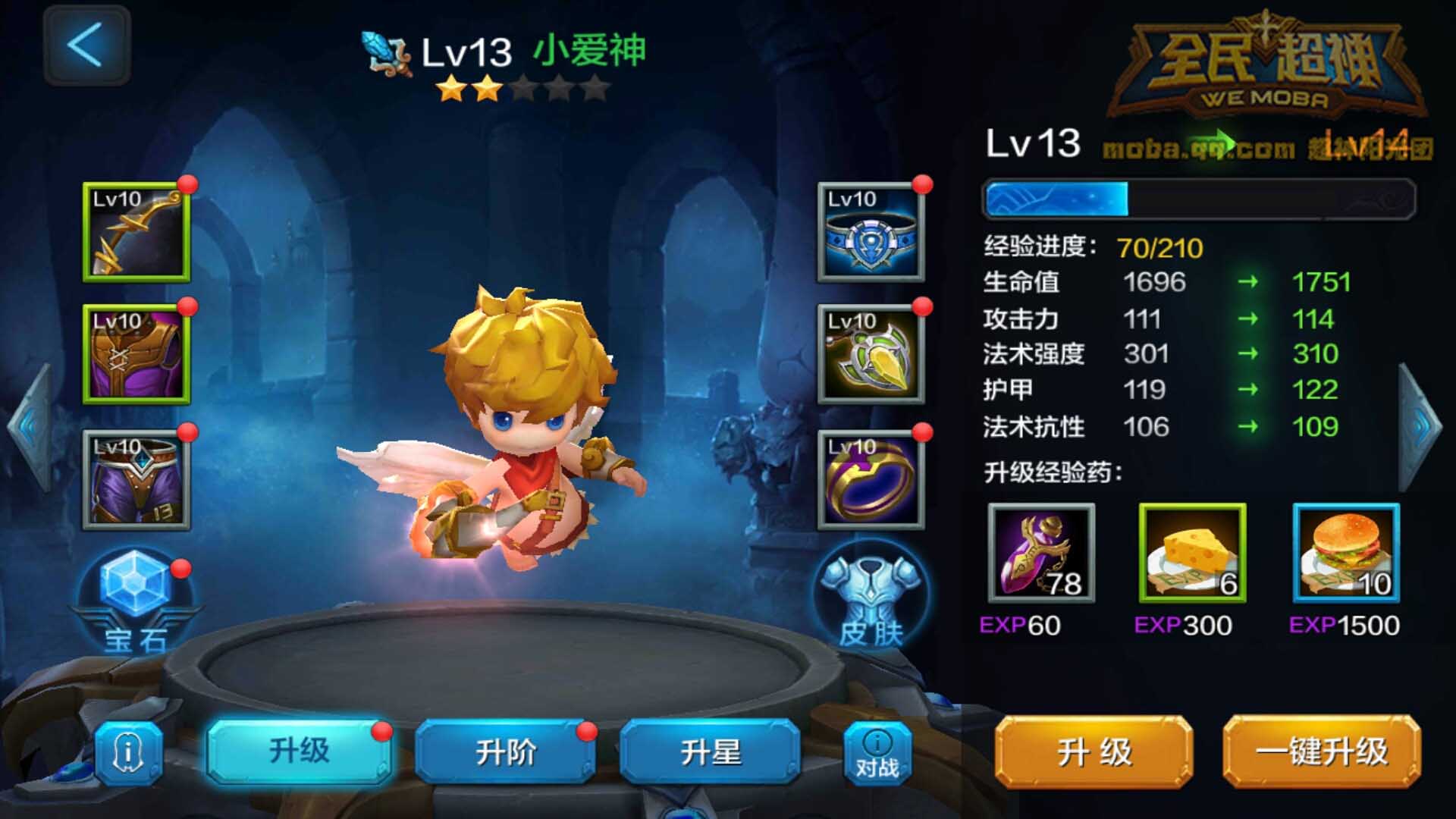Image resolution: width=1456 pixels, height=819 pixels.
Task: Open the 皮肤 skin panel
Action: [x=871, y=595]
